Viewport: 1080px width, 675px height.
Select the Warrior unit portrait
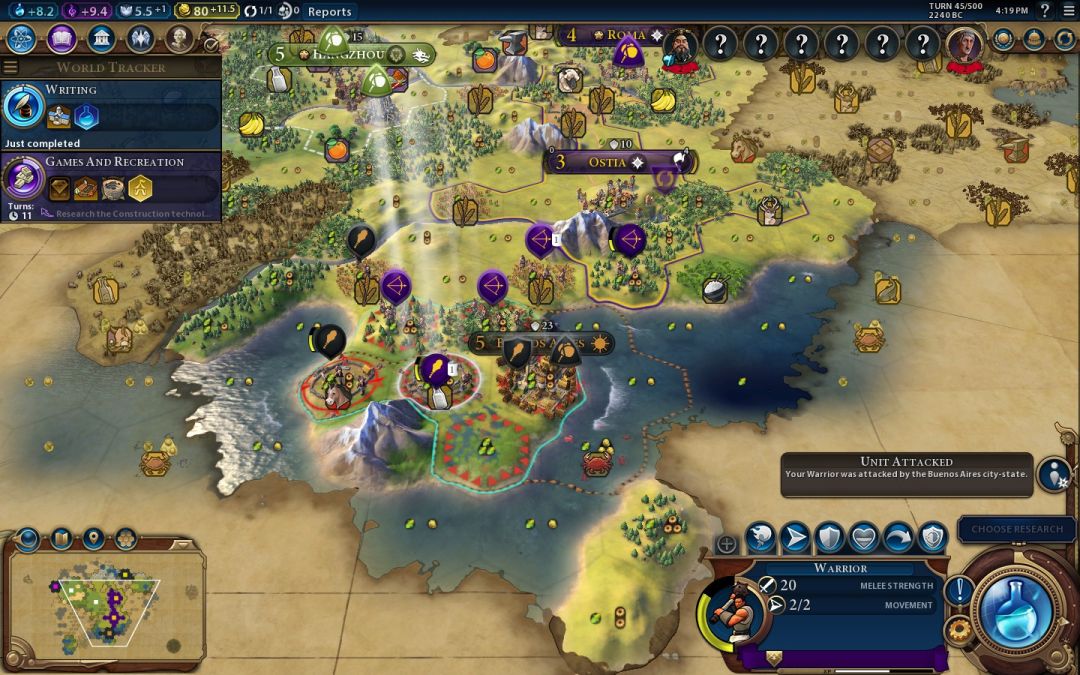738,608
